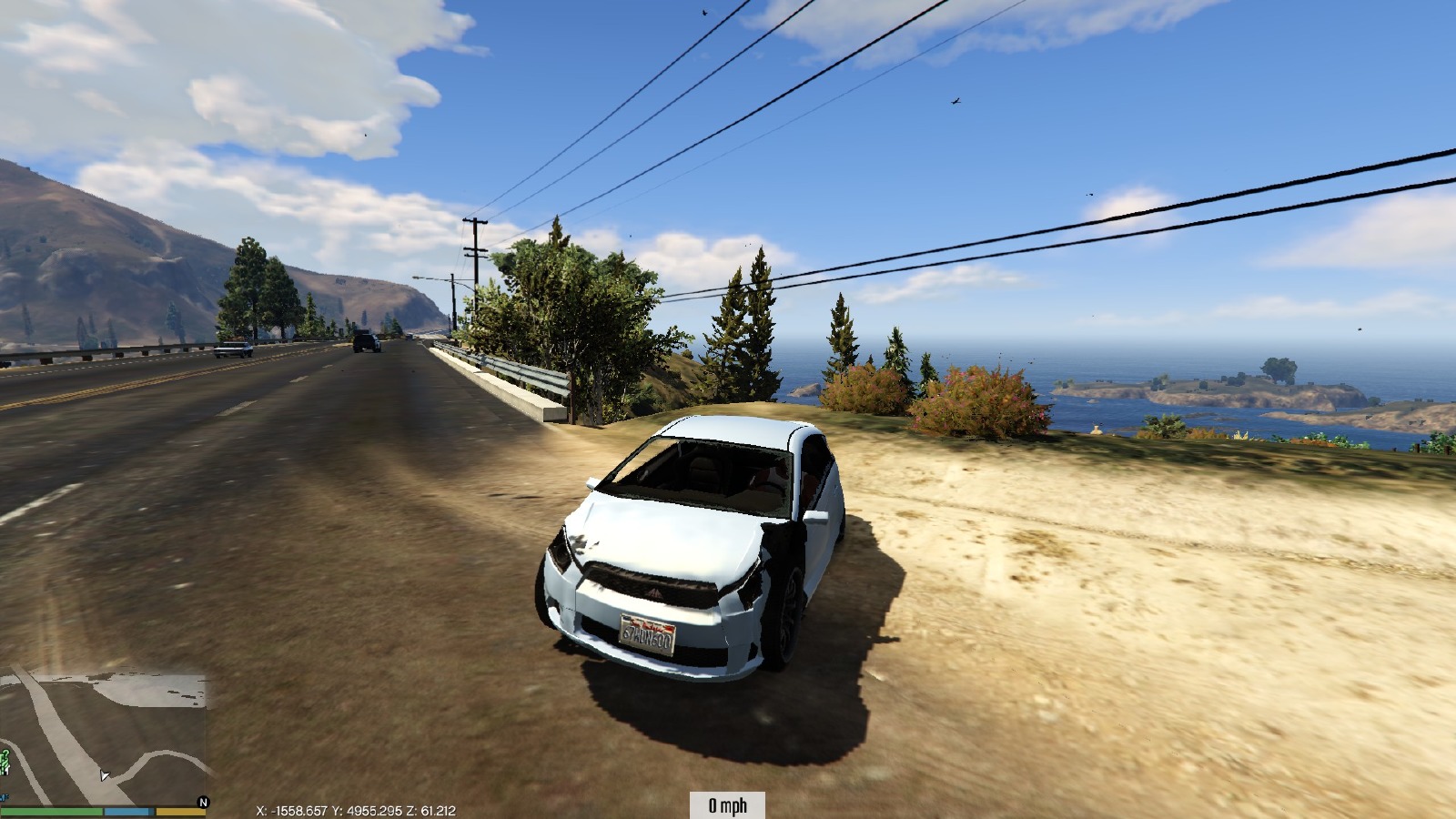Select the player arrow marker on the minimap

pyautogui.click(x=105, y=775)
